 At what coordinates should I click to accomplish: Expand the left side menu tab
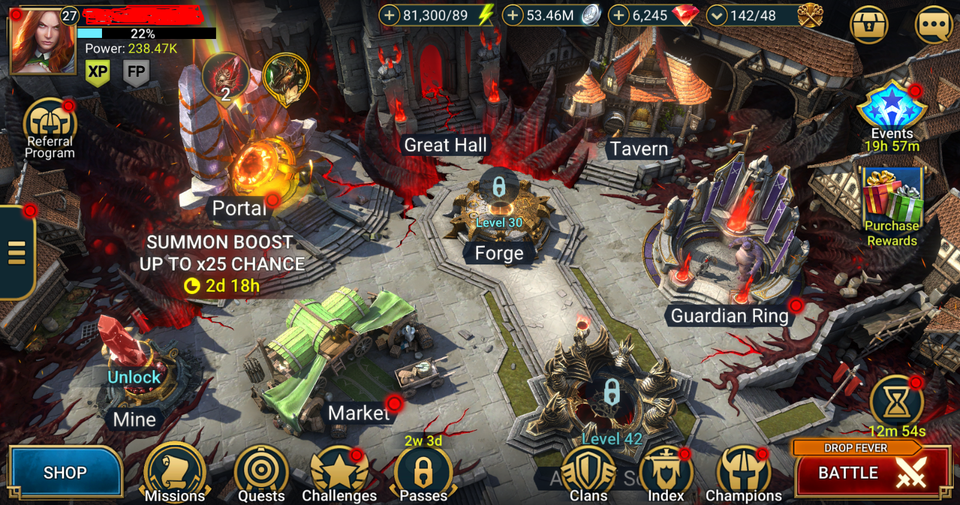16,252
